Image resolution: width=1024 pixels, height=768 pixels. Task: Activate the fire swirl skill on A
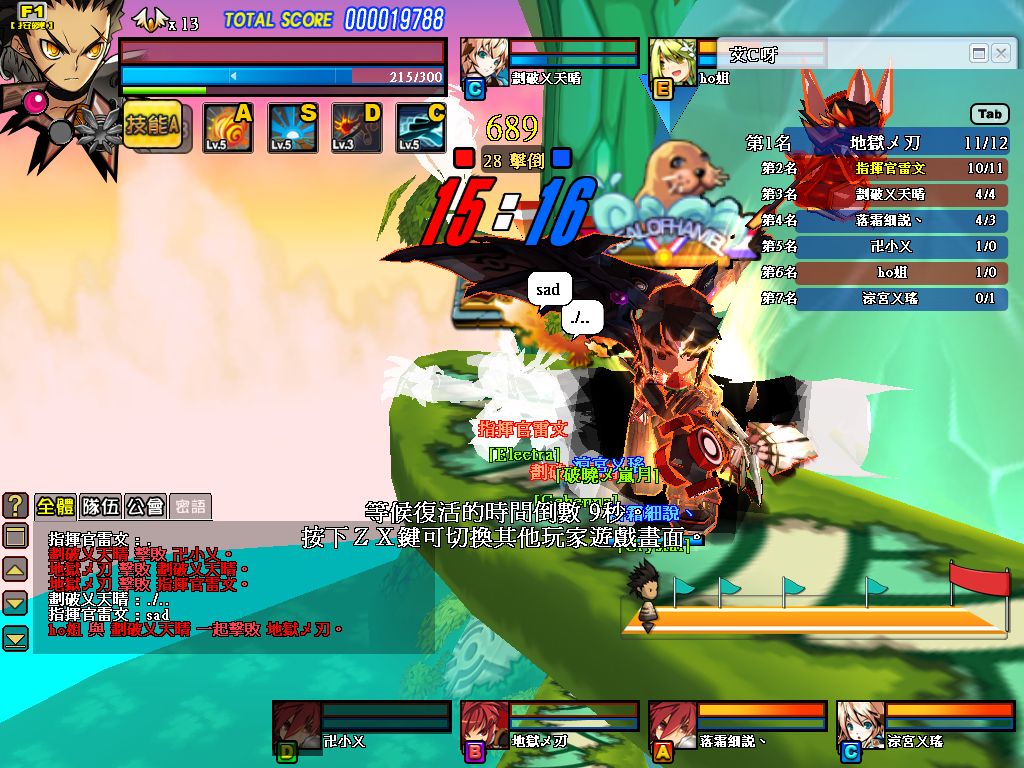coord(228,128)
